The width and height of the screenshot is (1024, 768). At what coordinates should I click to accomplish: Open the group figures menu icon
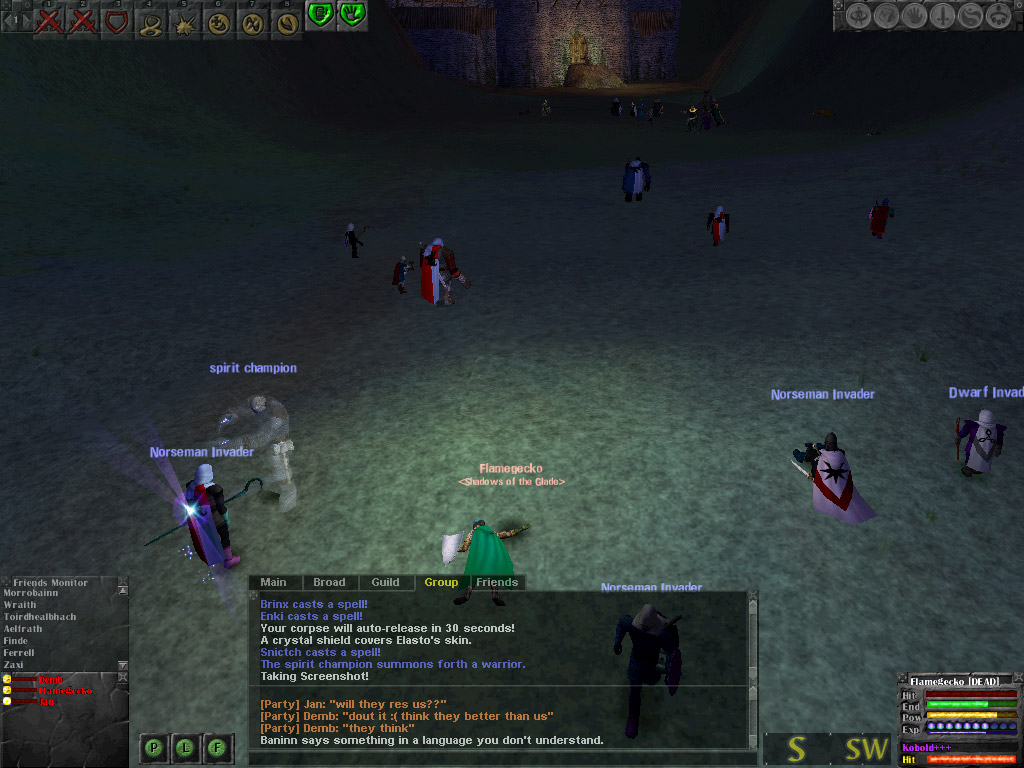point(997,16)
